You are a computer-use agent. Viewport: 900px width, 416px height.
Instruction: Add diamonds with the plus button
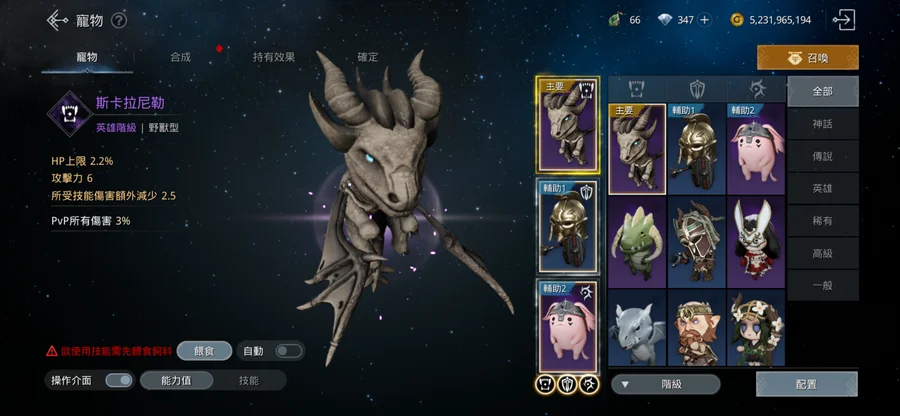click(704, 20)
